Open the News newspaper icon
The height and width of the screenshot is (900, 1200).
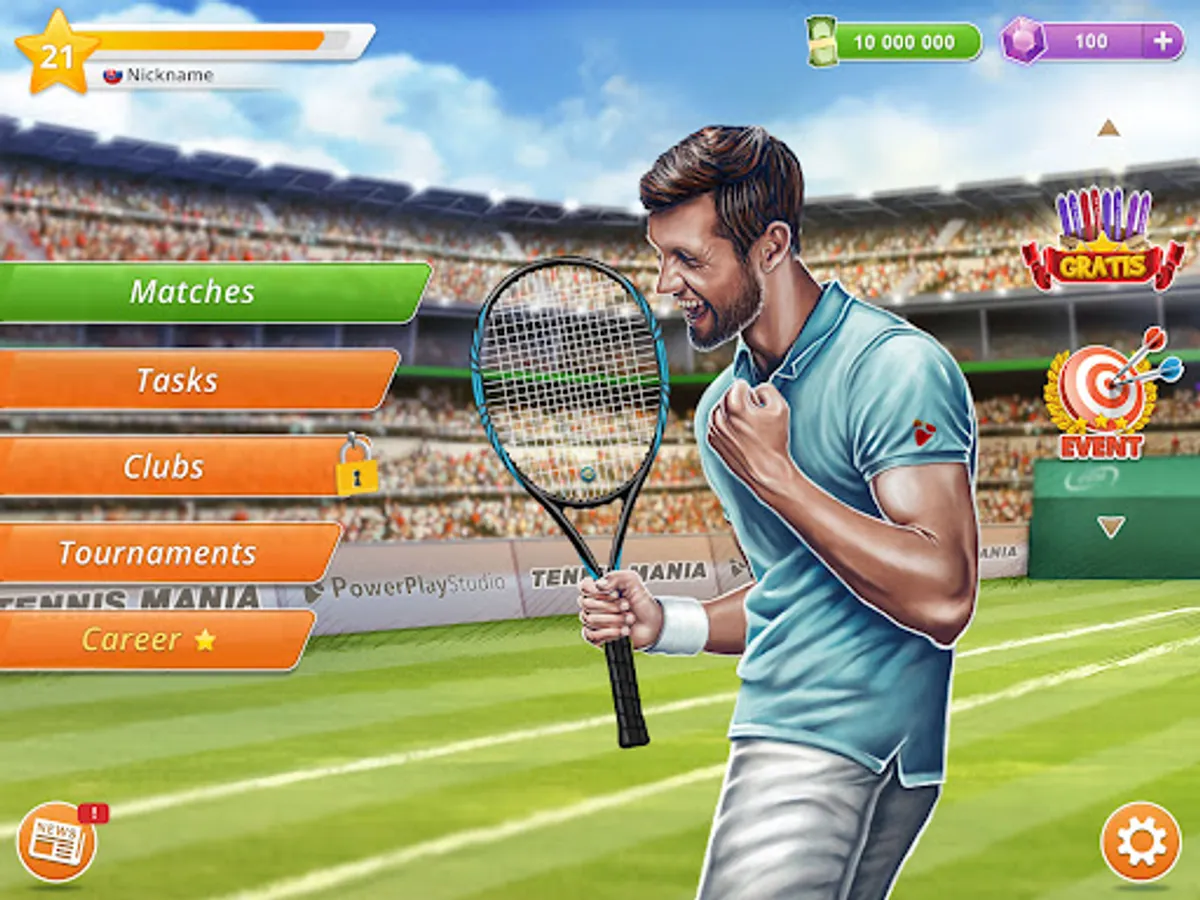coord(57,842)
